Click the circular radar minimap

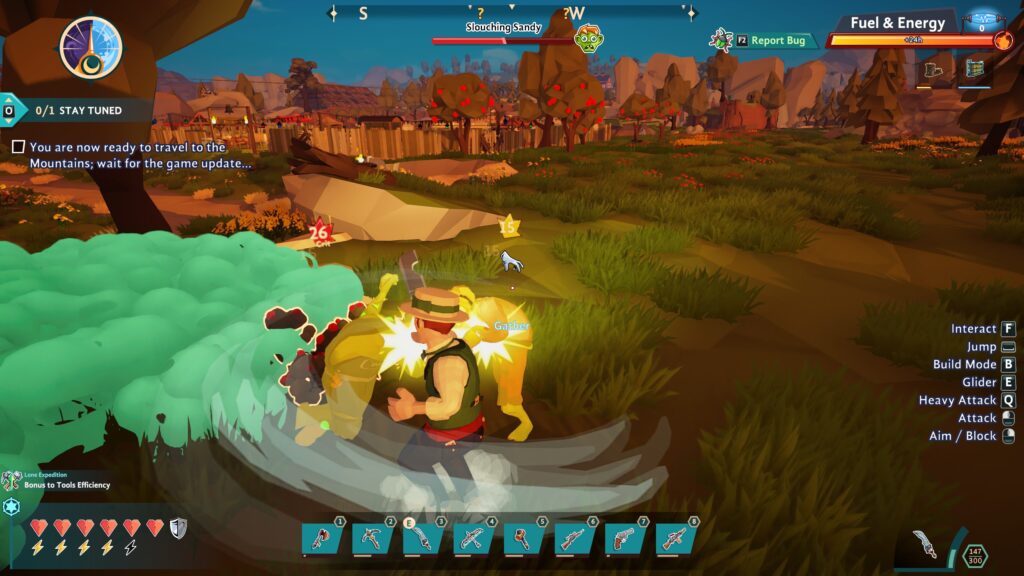91,47
